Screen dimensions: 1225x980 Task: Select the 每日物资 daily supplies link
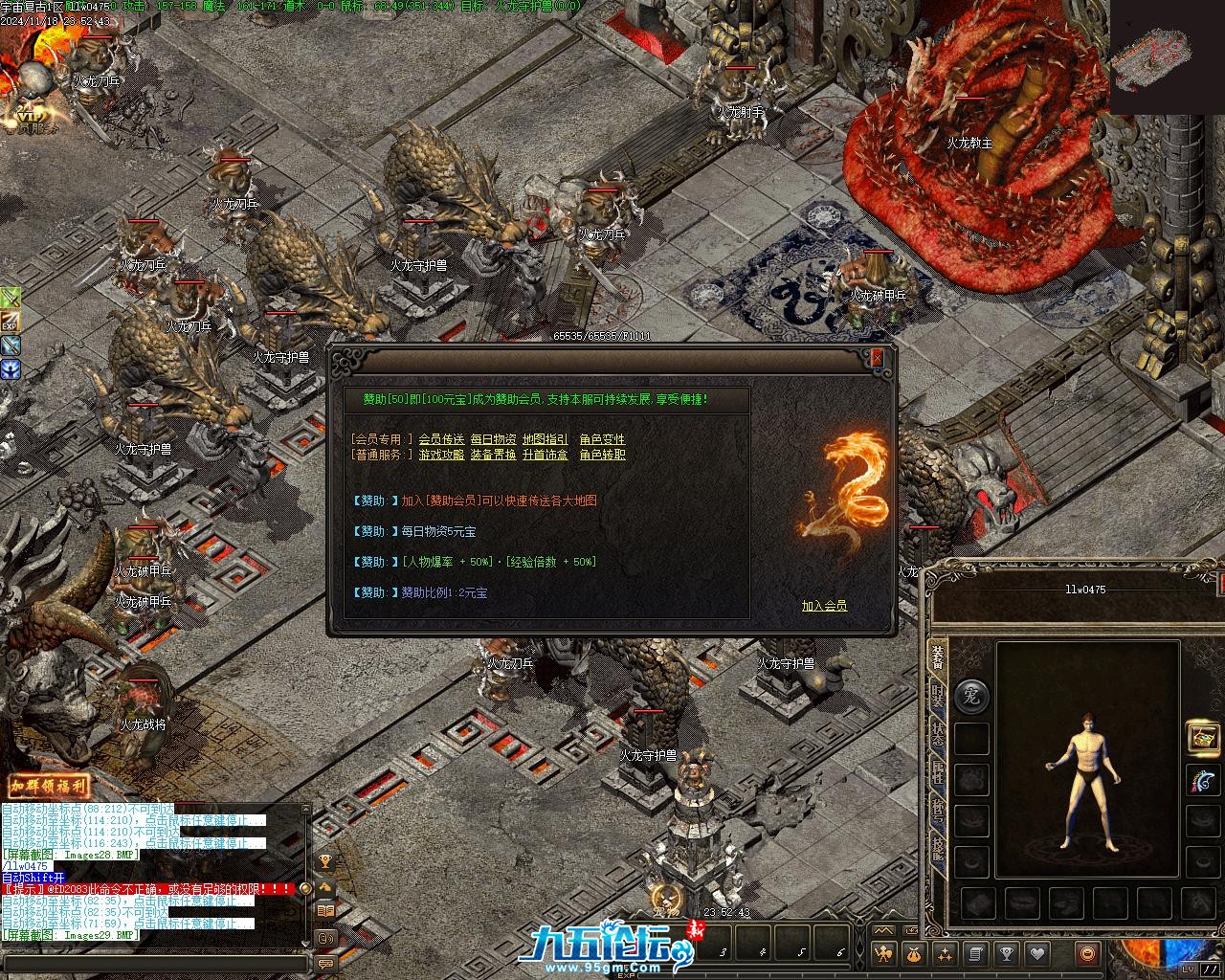(493, 439)
